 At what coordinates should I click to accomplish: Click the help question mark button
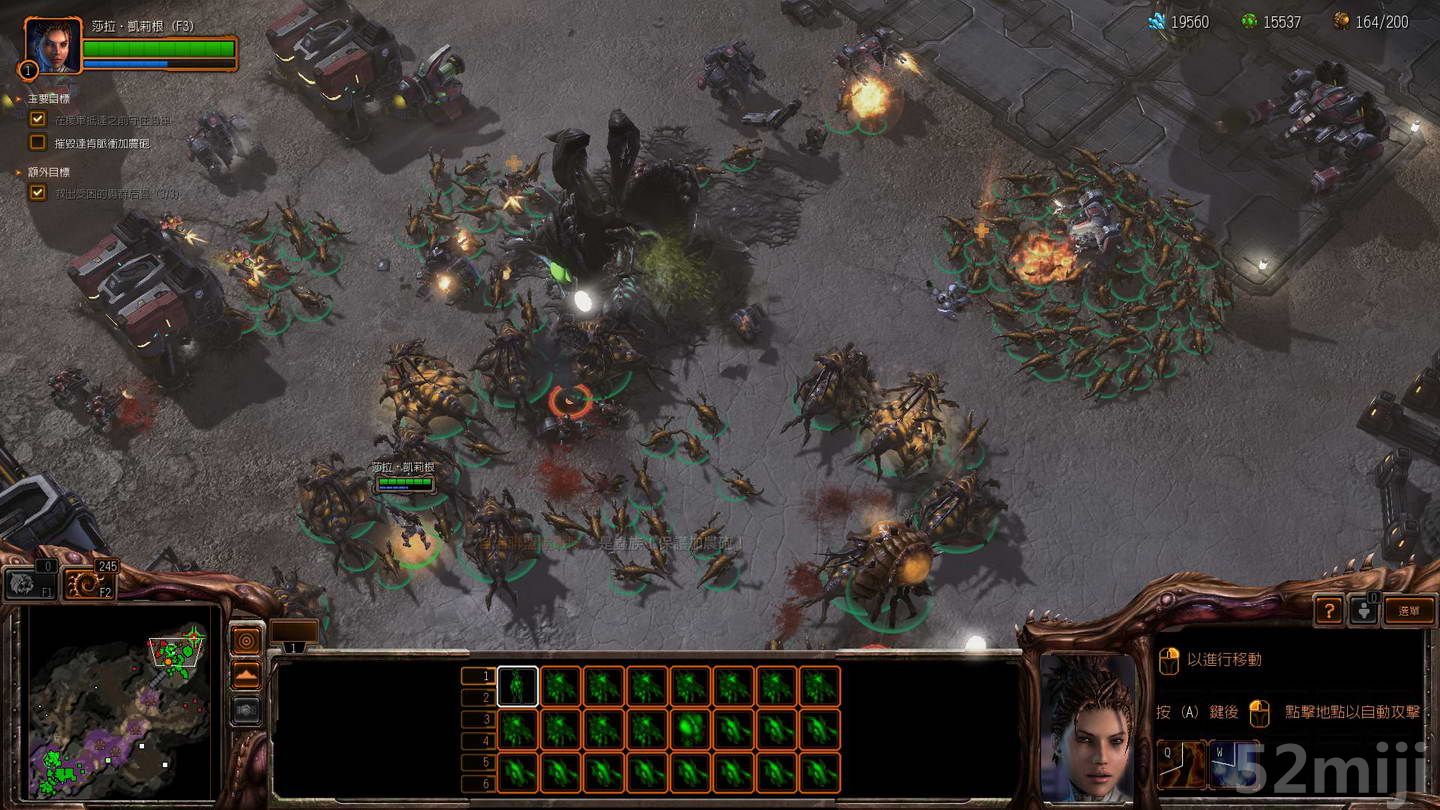pos(1329,609)
